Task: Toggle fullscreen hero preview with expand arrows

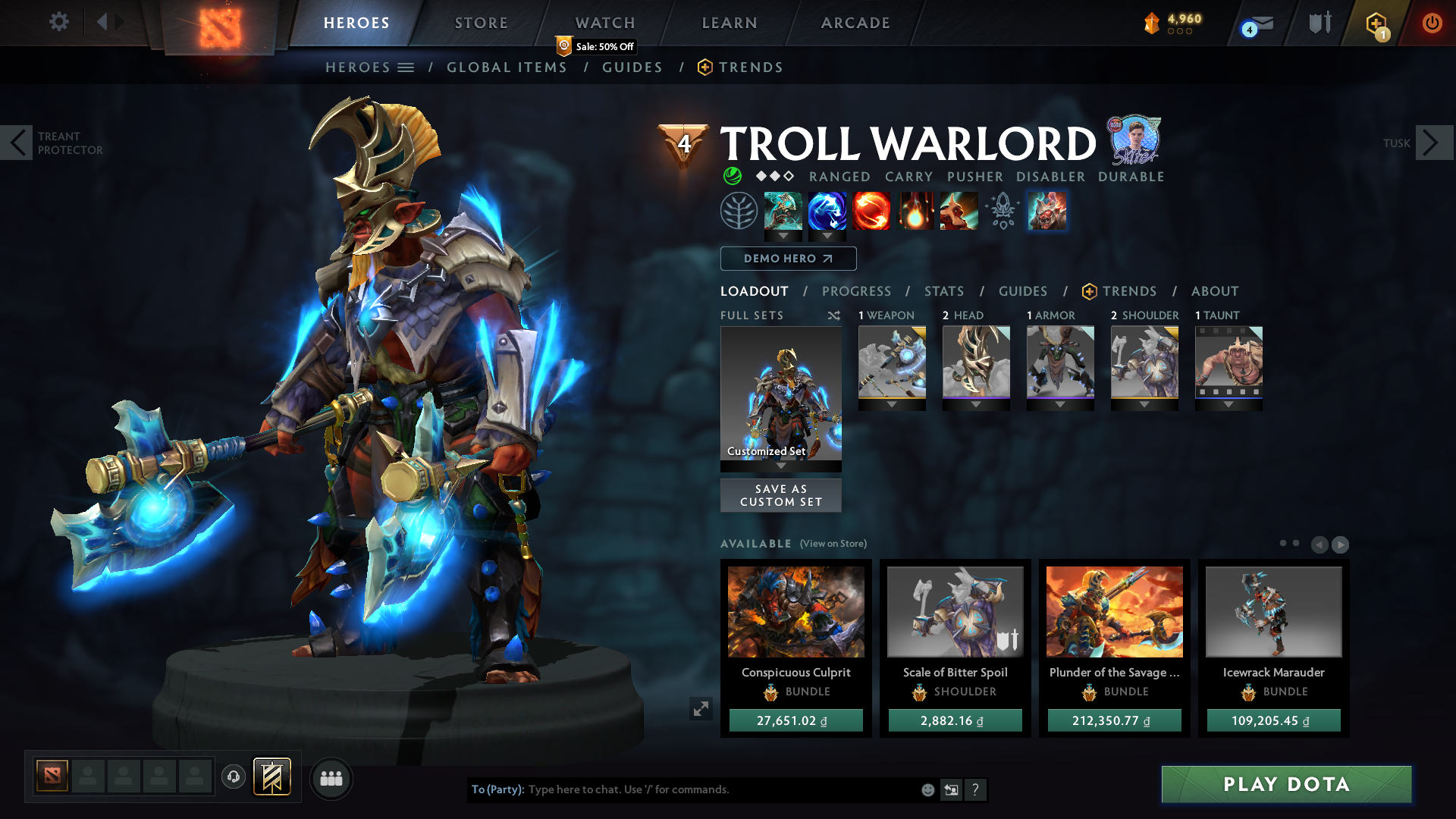Action: click(701, 708)
